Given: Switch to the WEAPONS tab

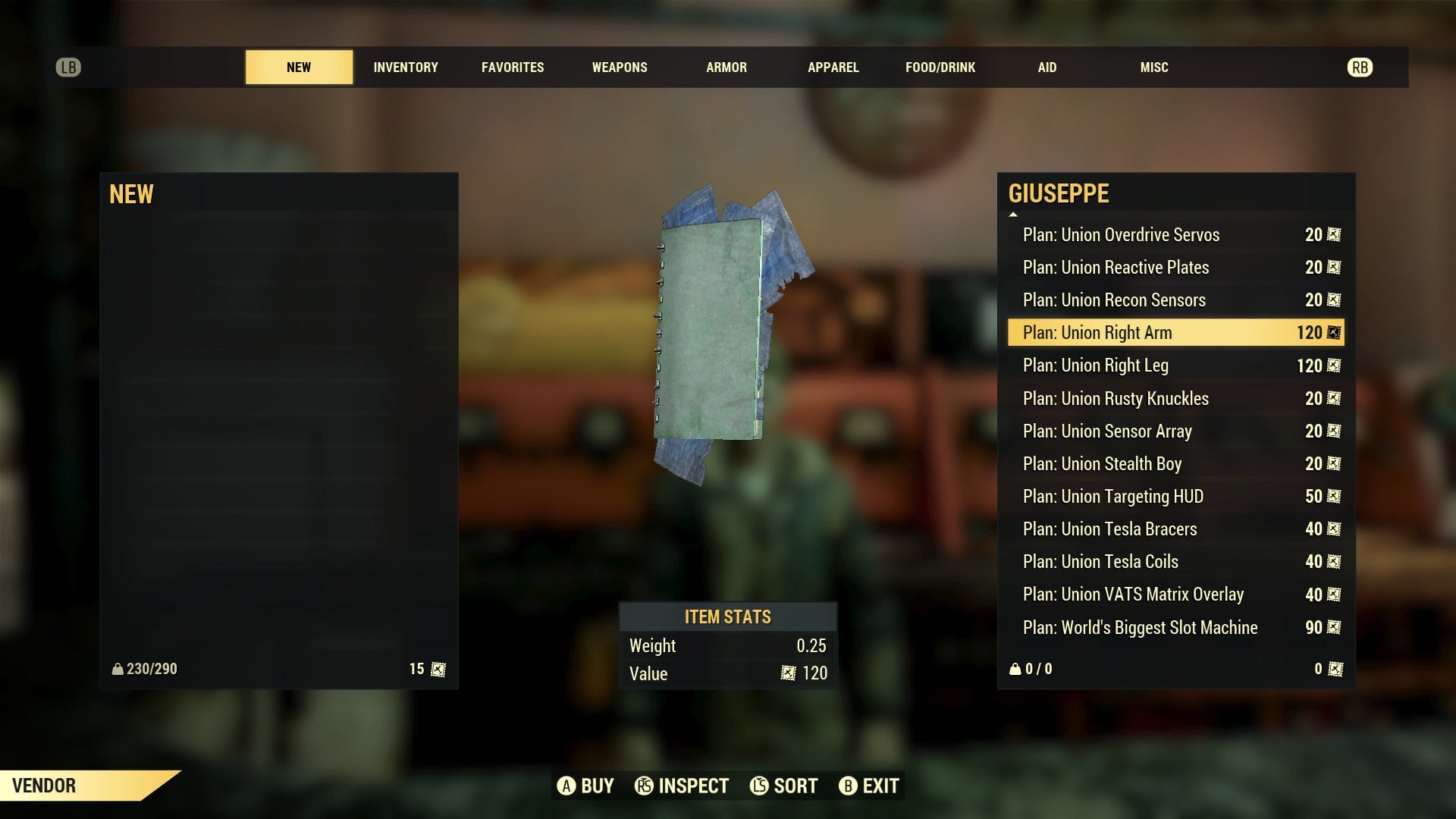Looking at the screenshot, I should (620, 67).
